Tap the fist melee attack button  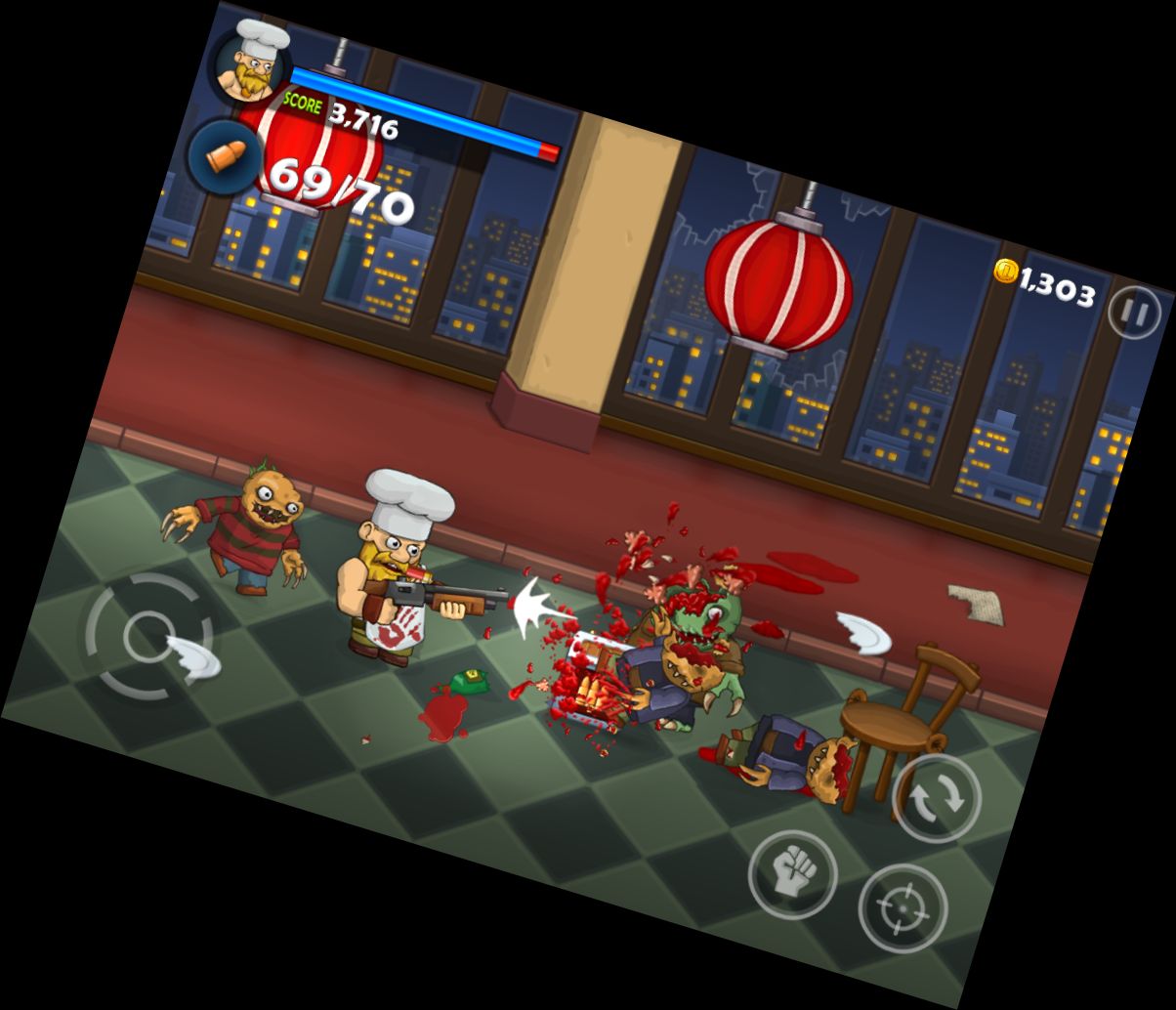coord(792,873)
